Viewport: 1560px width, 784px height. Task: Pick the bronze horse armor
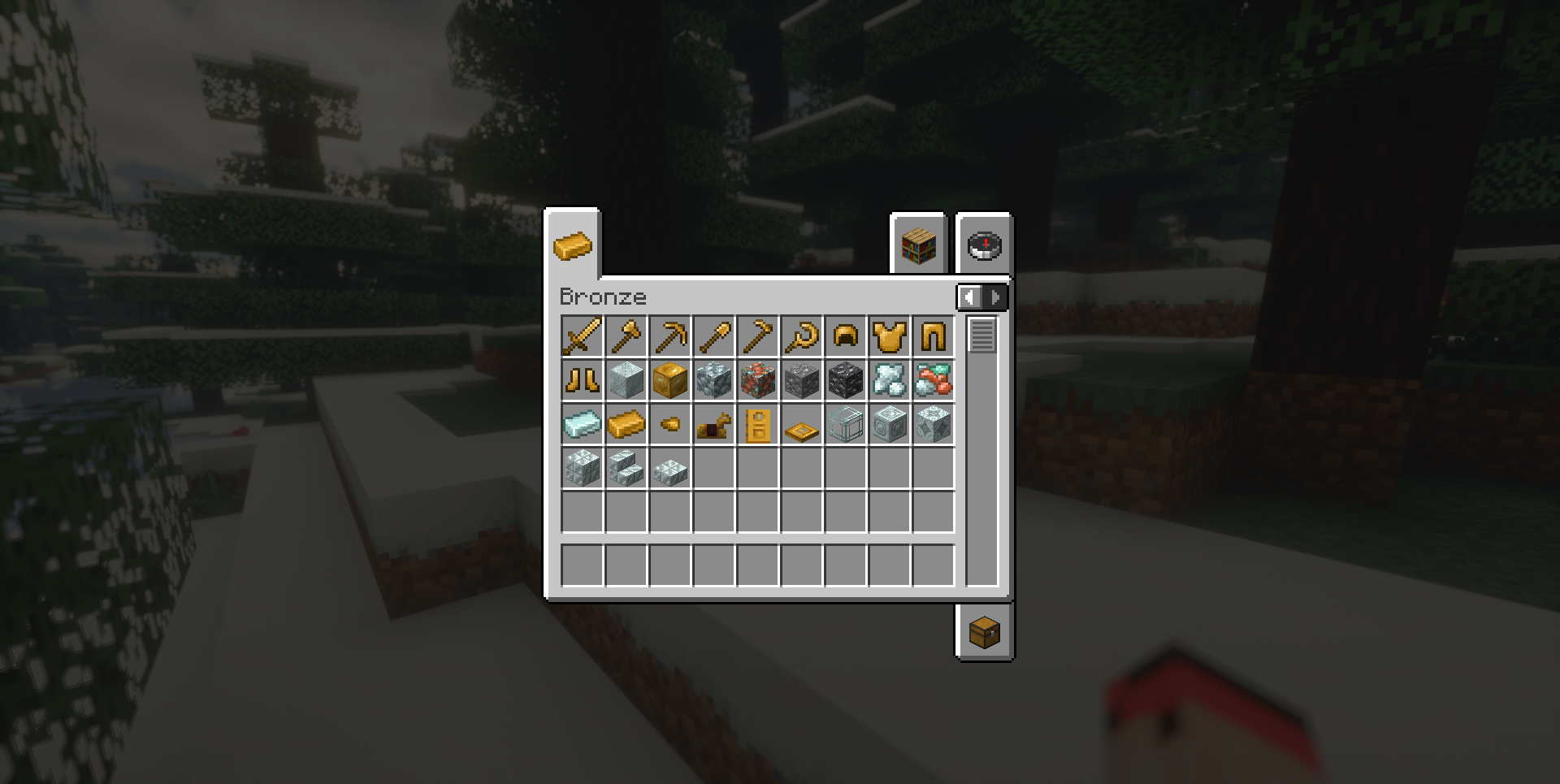(x=714, y=424)
